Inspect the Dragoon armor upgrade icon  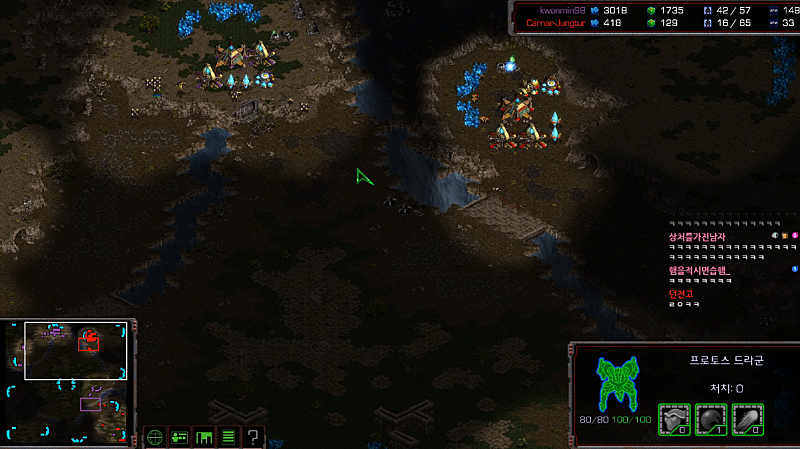click(x=675, y=417)
